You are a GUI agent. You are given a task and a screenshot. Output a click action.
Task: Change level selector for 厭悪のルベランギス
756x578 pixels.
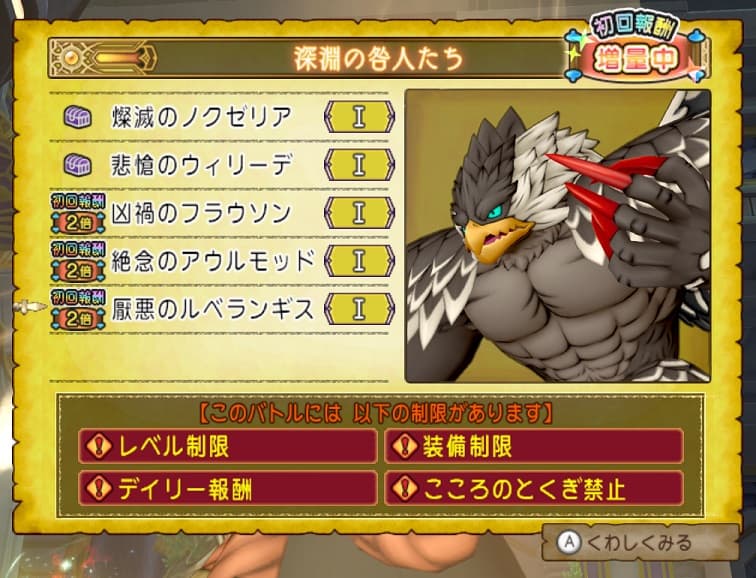pyautogui.click(x=358, y=309)
